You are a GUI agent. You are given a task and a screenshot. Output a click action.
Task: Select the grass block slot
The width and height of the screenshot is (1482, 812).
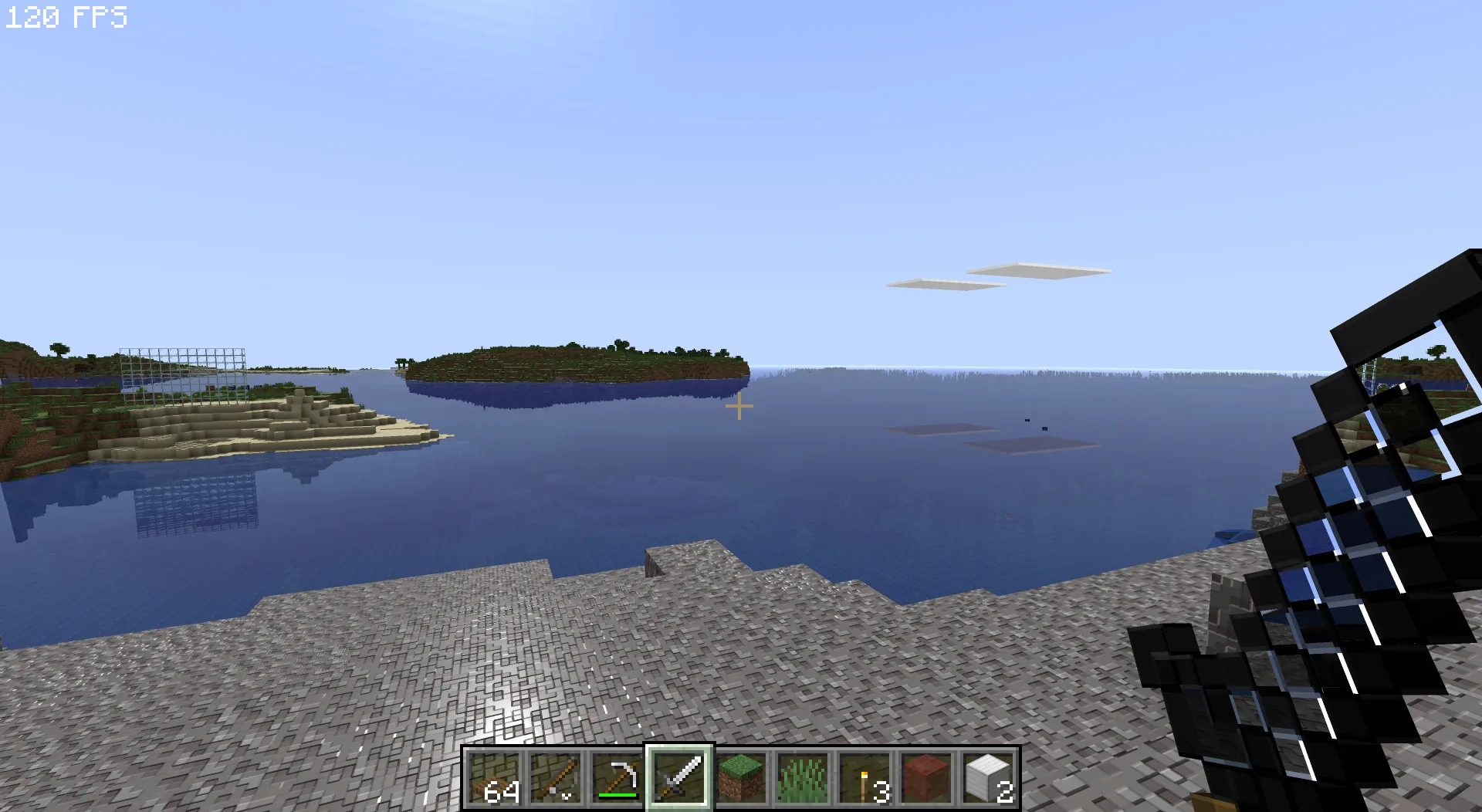coord(741,778)
